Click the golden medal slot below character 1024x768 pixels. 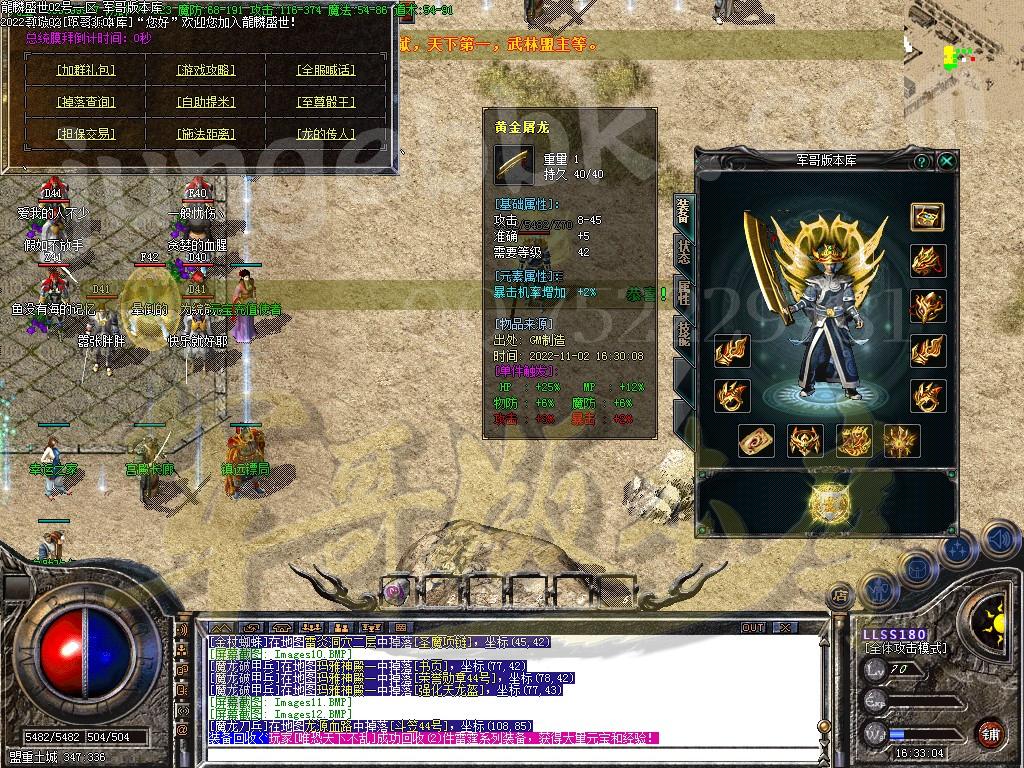click(828, 503)
